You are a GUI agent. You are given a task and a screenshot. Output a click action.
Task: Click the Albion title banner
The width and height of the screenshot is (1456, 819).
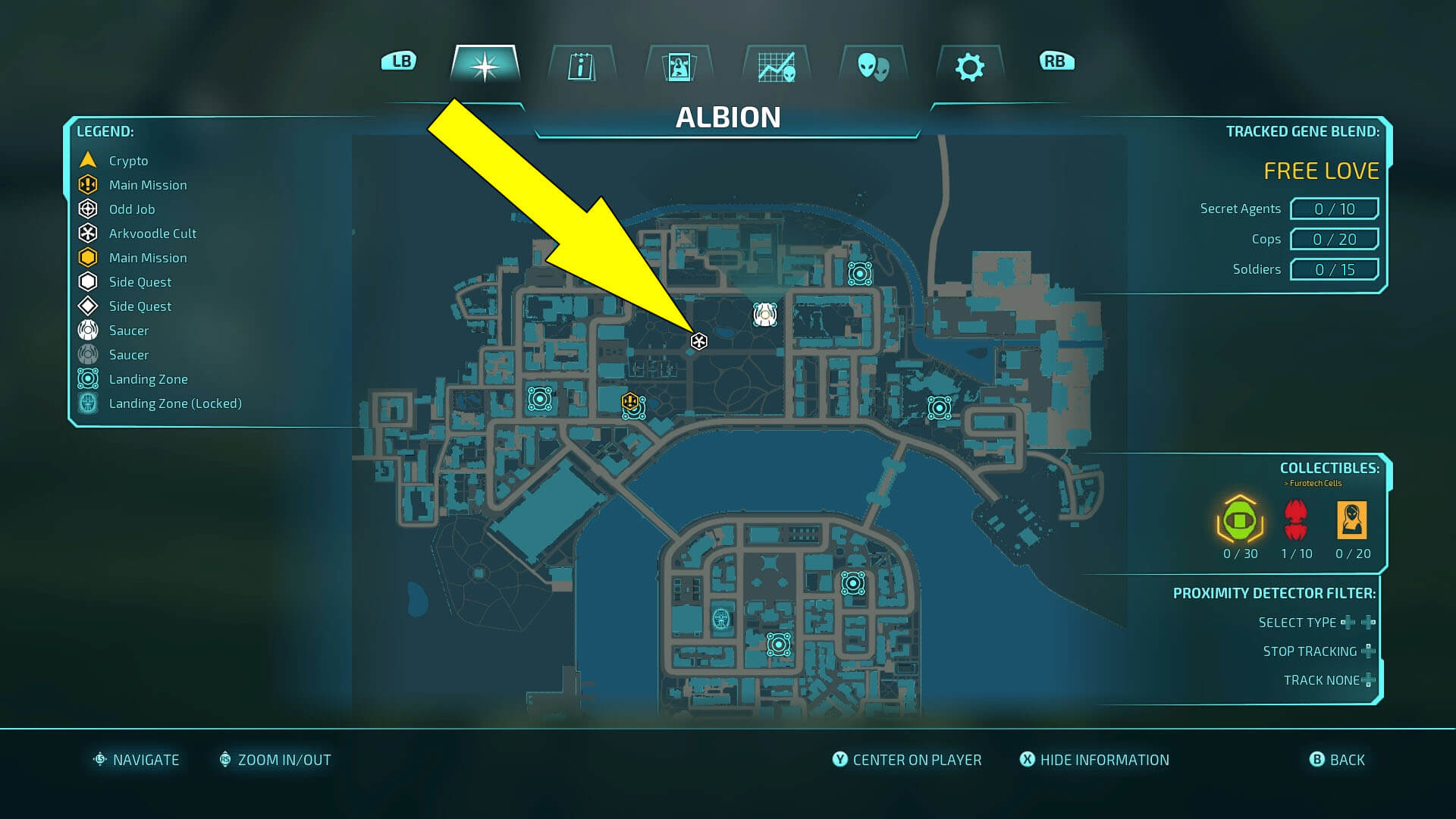tap(728, 118)
